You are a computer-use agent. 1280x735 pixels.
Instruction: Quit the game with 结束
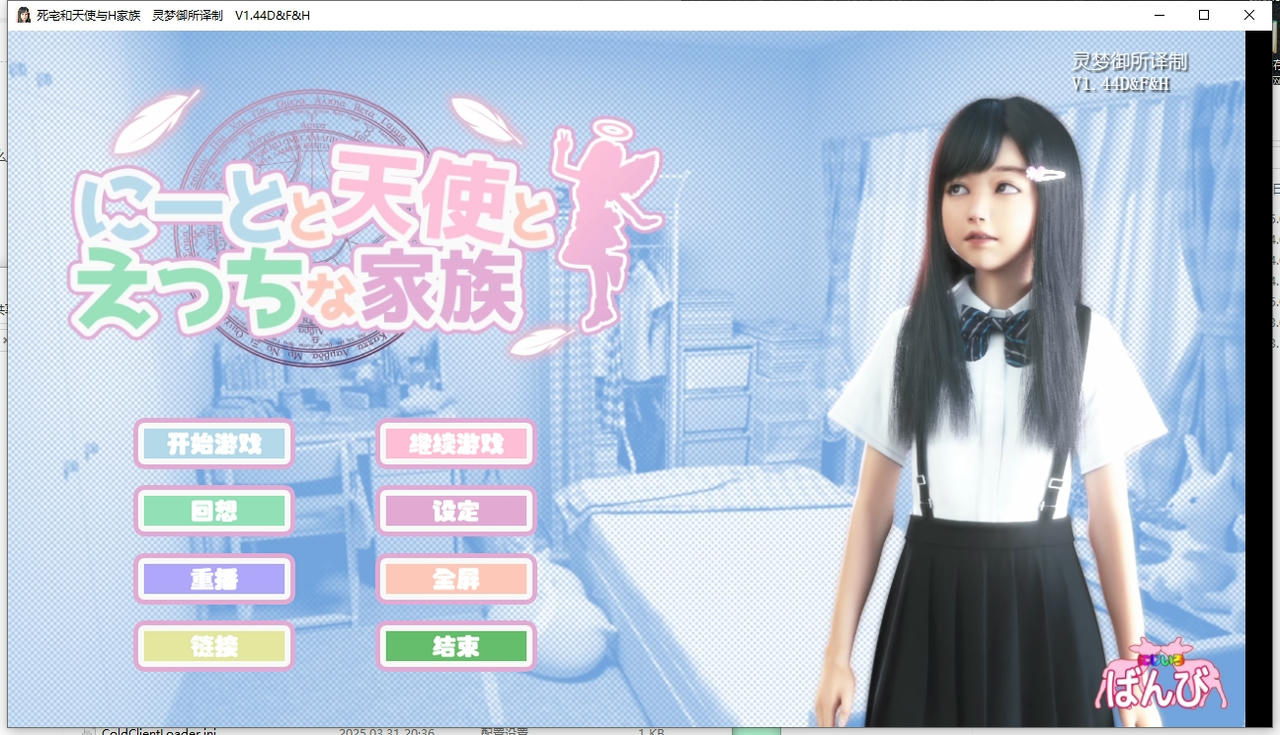pos(455,646)
